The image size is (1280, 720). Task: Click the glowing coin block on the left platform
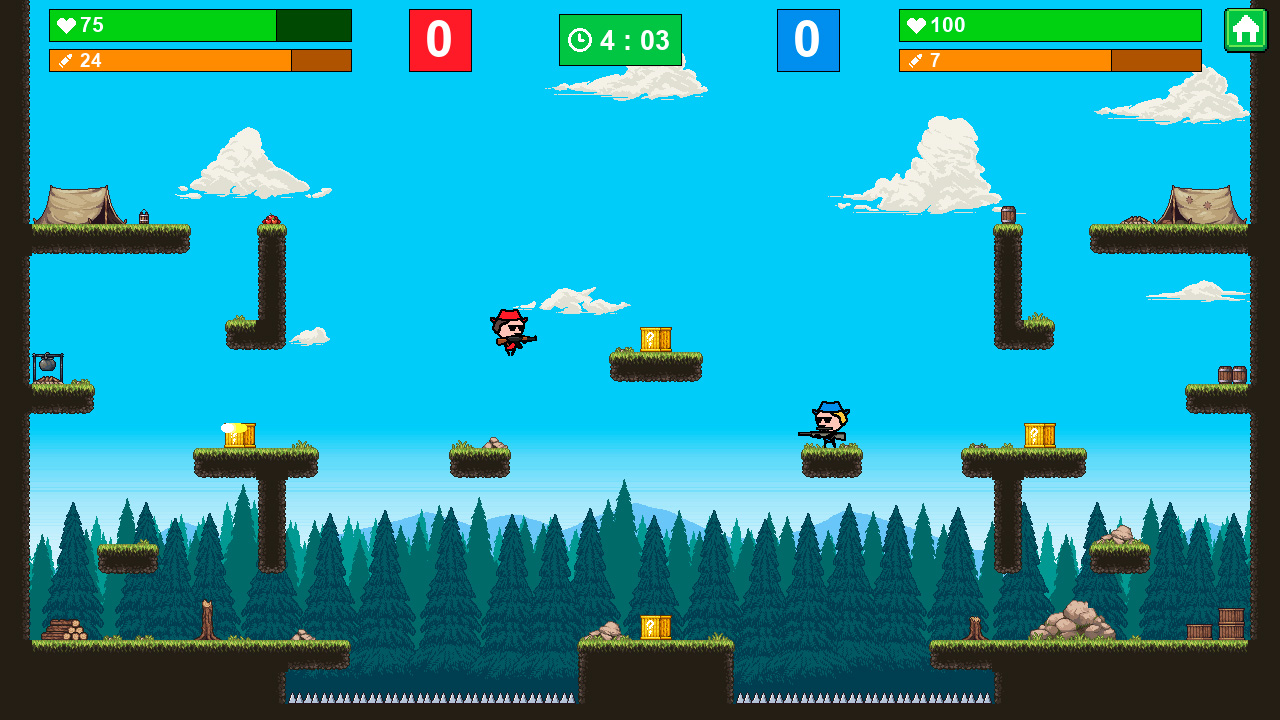(x=238, y=435)
